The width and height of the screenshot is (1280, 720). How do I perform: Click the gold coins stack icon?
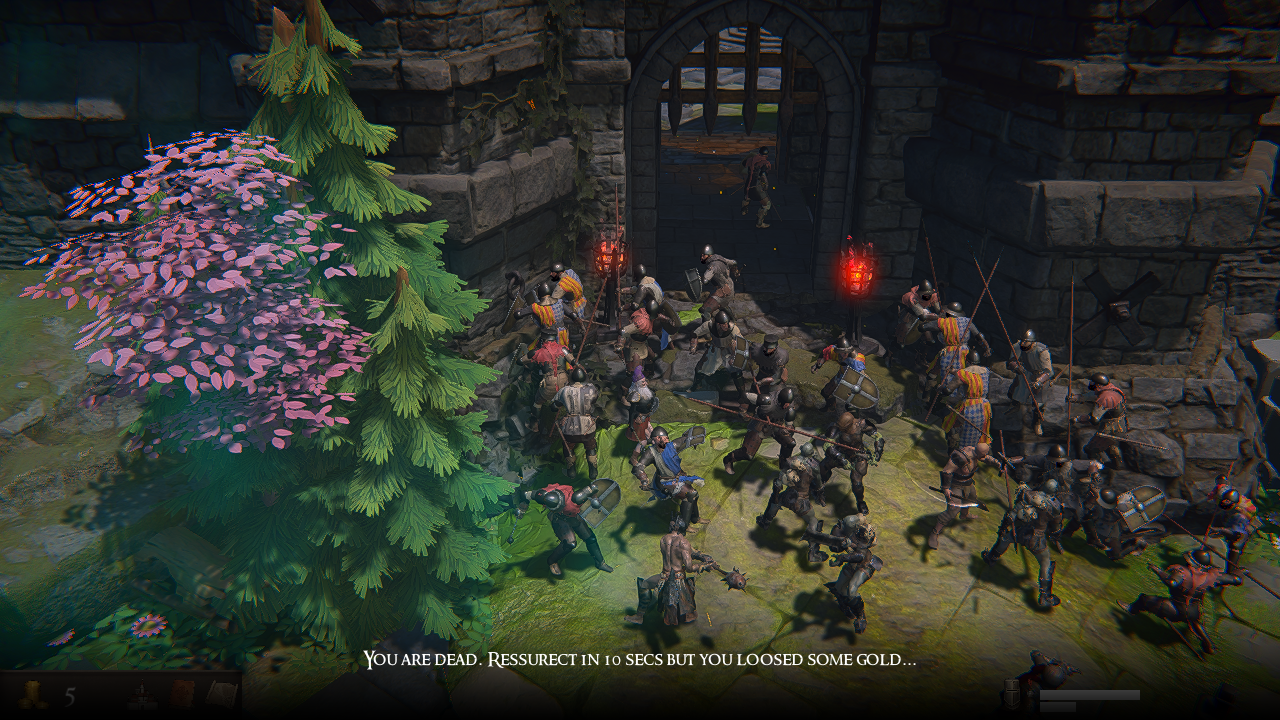(x=33, y=694)
